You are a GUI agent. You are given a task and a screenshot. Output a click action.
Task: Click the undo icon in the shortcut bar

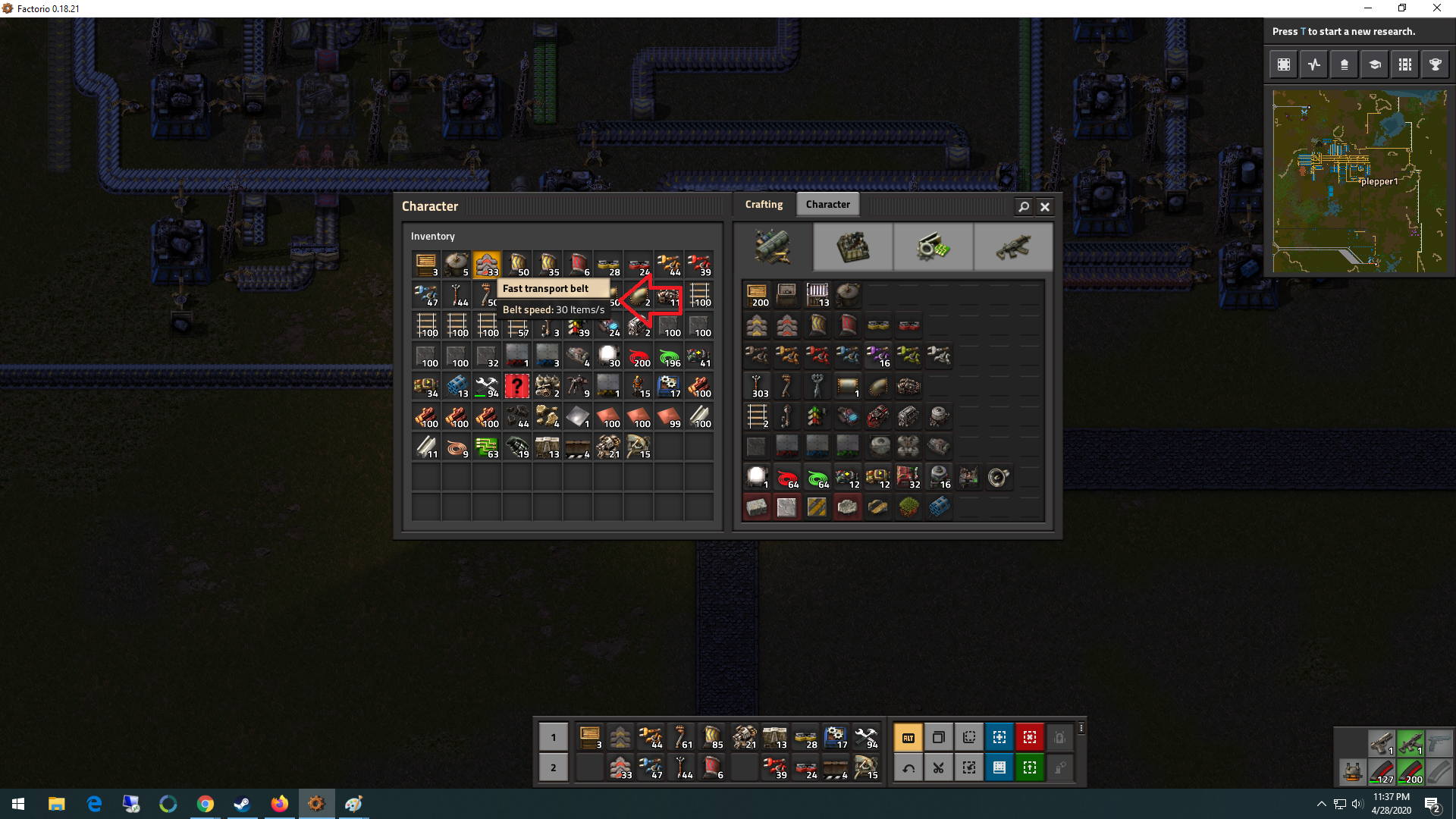(908, 767)
